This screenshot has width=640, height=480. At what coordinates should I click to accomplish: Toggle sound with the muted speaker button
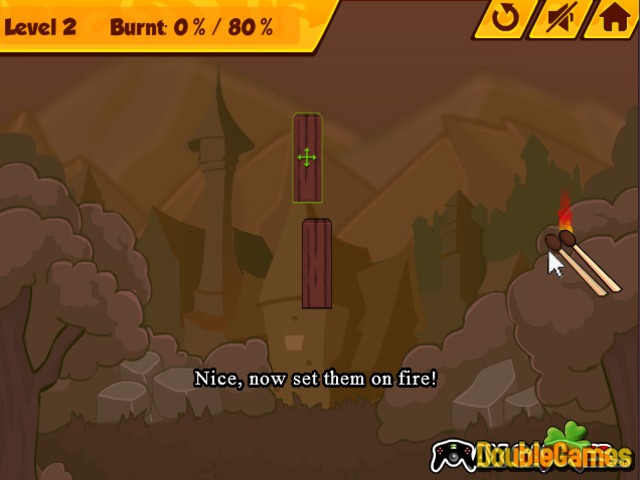556,18
